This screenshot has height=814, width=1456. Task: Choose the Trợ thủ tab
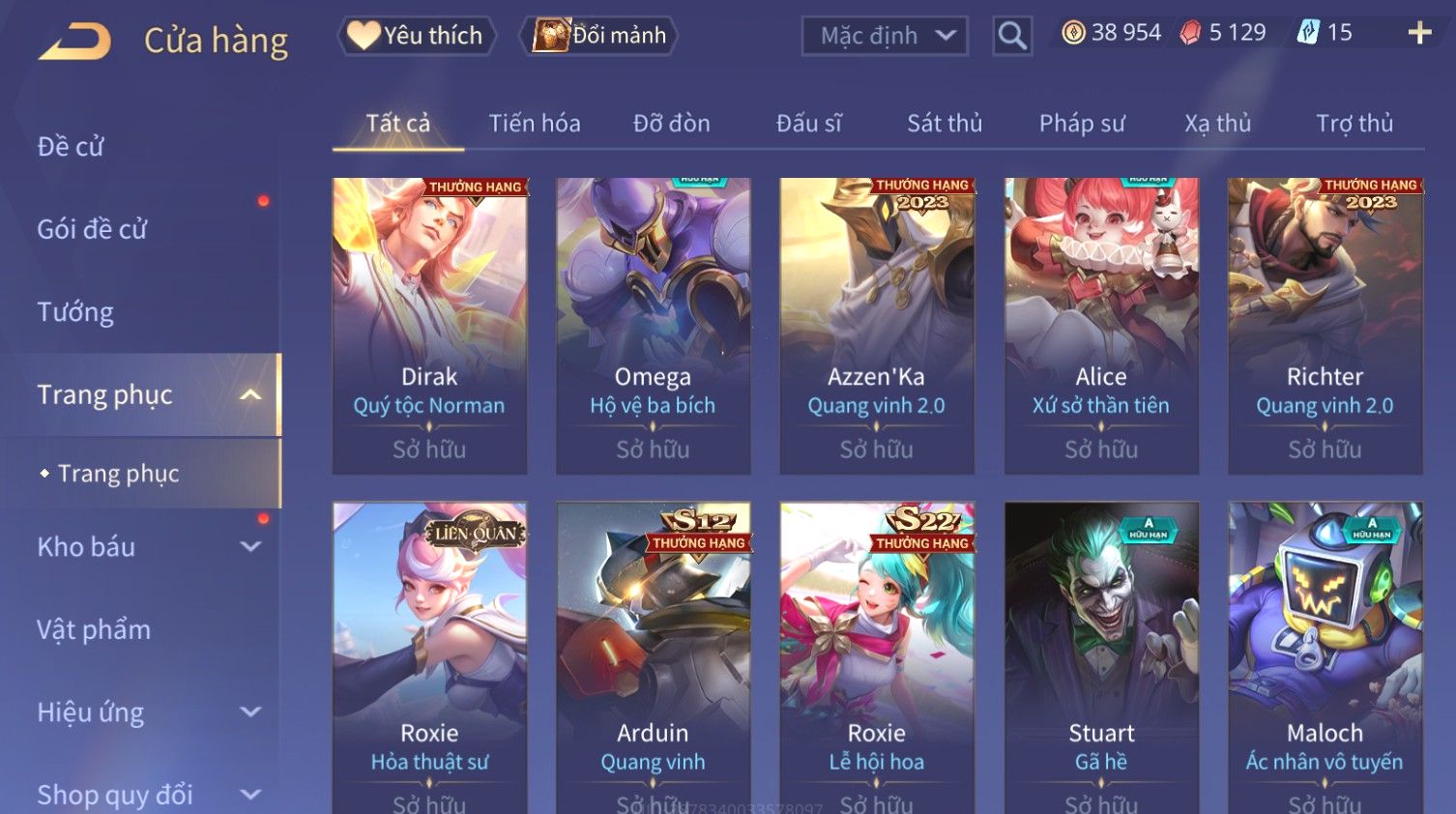1354,124
